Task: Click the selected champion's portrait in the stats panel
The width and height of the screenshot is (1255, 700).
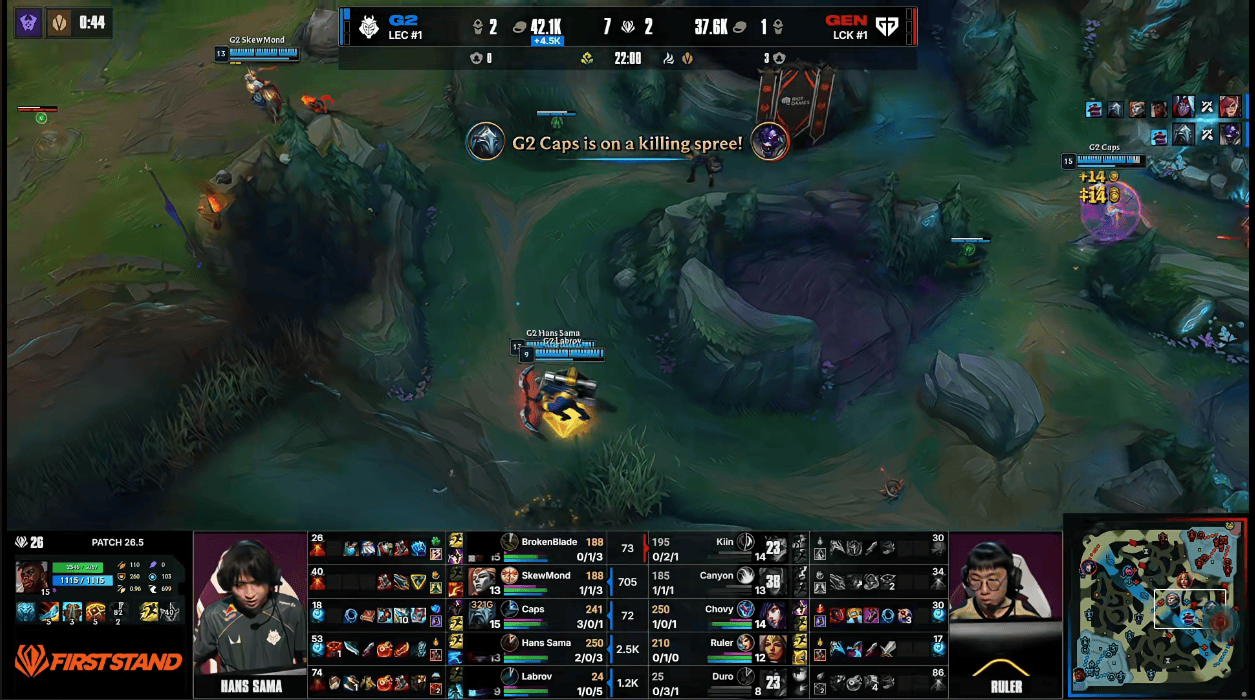Action: [x=31, y=577]
